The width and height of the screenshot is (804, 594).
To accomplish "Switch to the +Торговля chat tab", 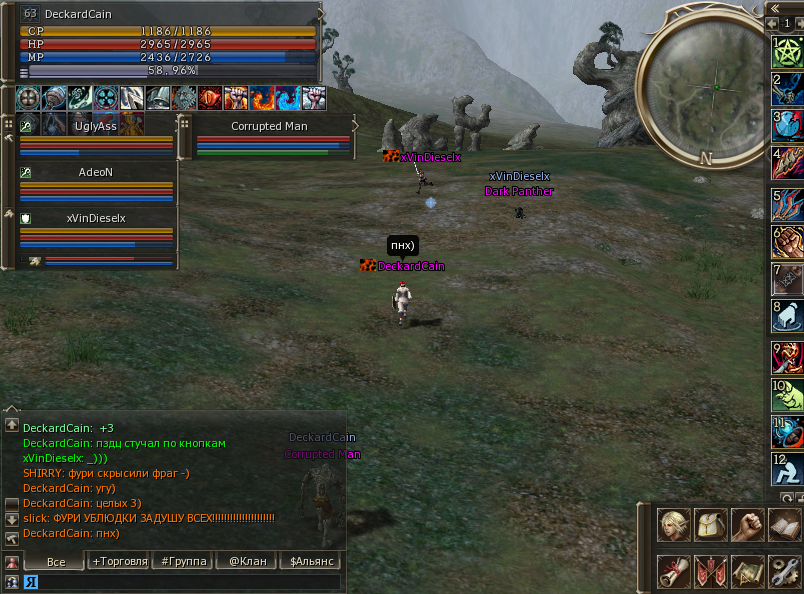I will [119, 561].
